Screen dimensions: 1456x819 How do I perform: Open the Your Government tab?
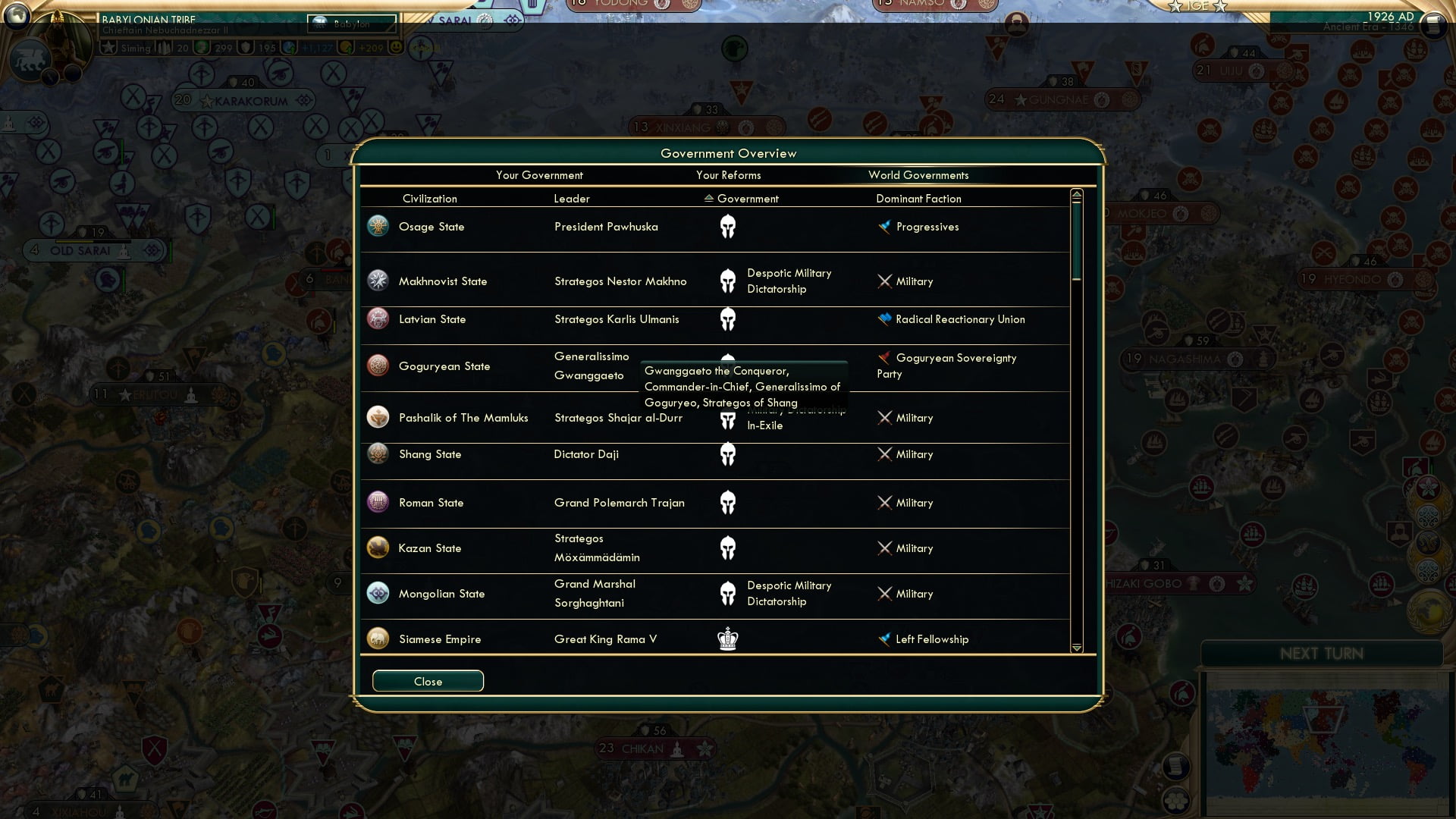(540, 175)
